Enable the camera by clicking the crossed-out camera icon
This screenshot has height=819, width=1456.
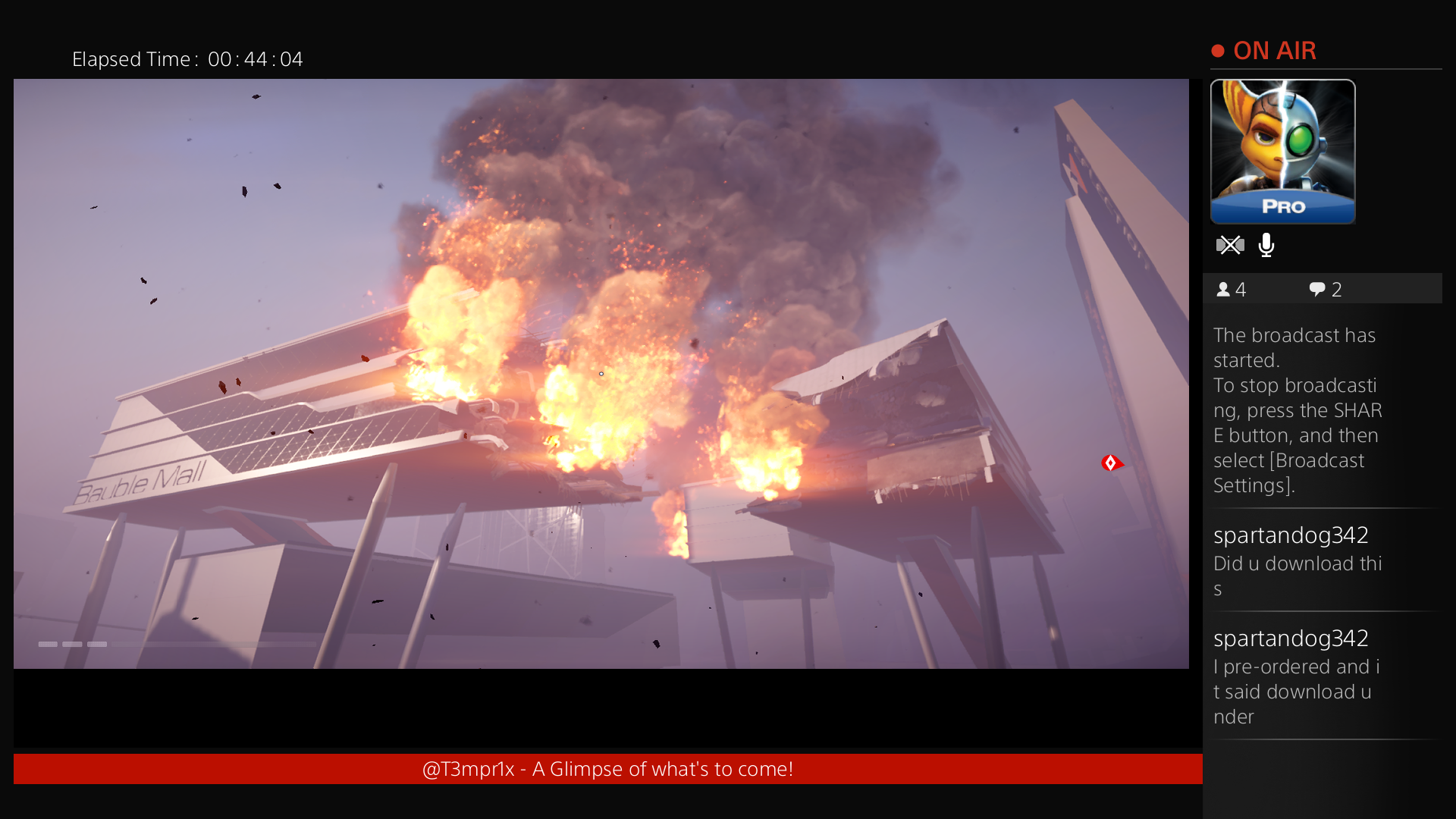coord(1230,245)
